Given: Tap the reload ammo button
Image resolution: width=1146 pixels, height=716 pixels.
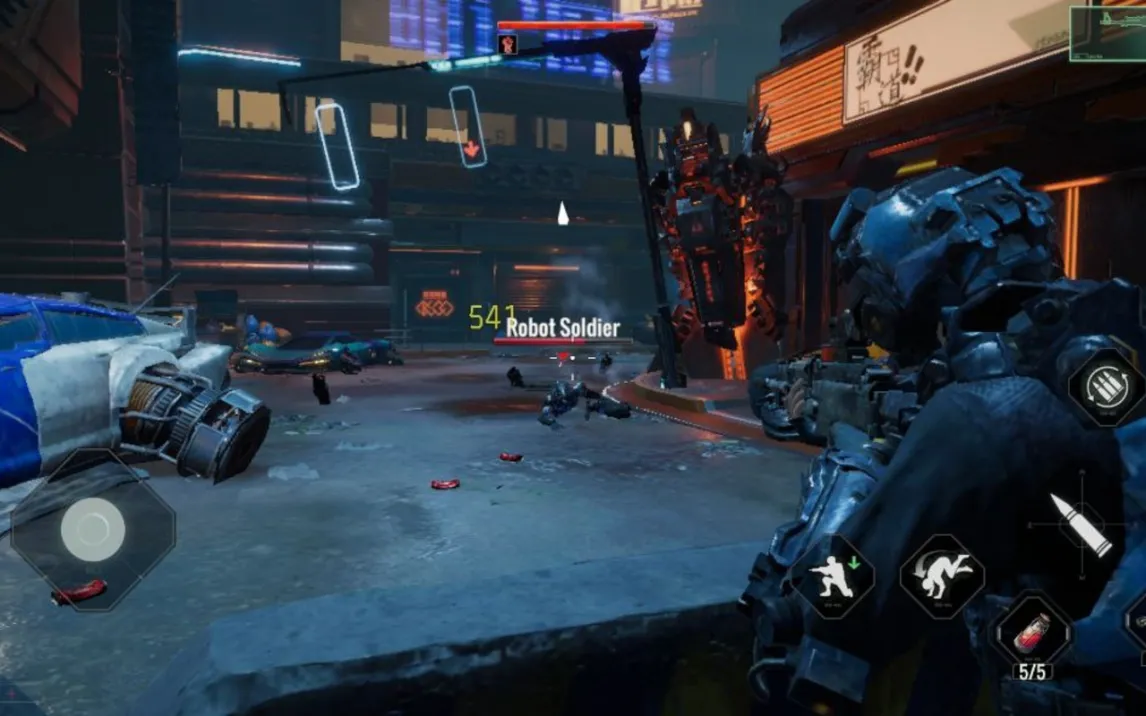Looking at the screenshot, I should [x=1106, y=388].
